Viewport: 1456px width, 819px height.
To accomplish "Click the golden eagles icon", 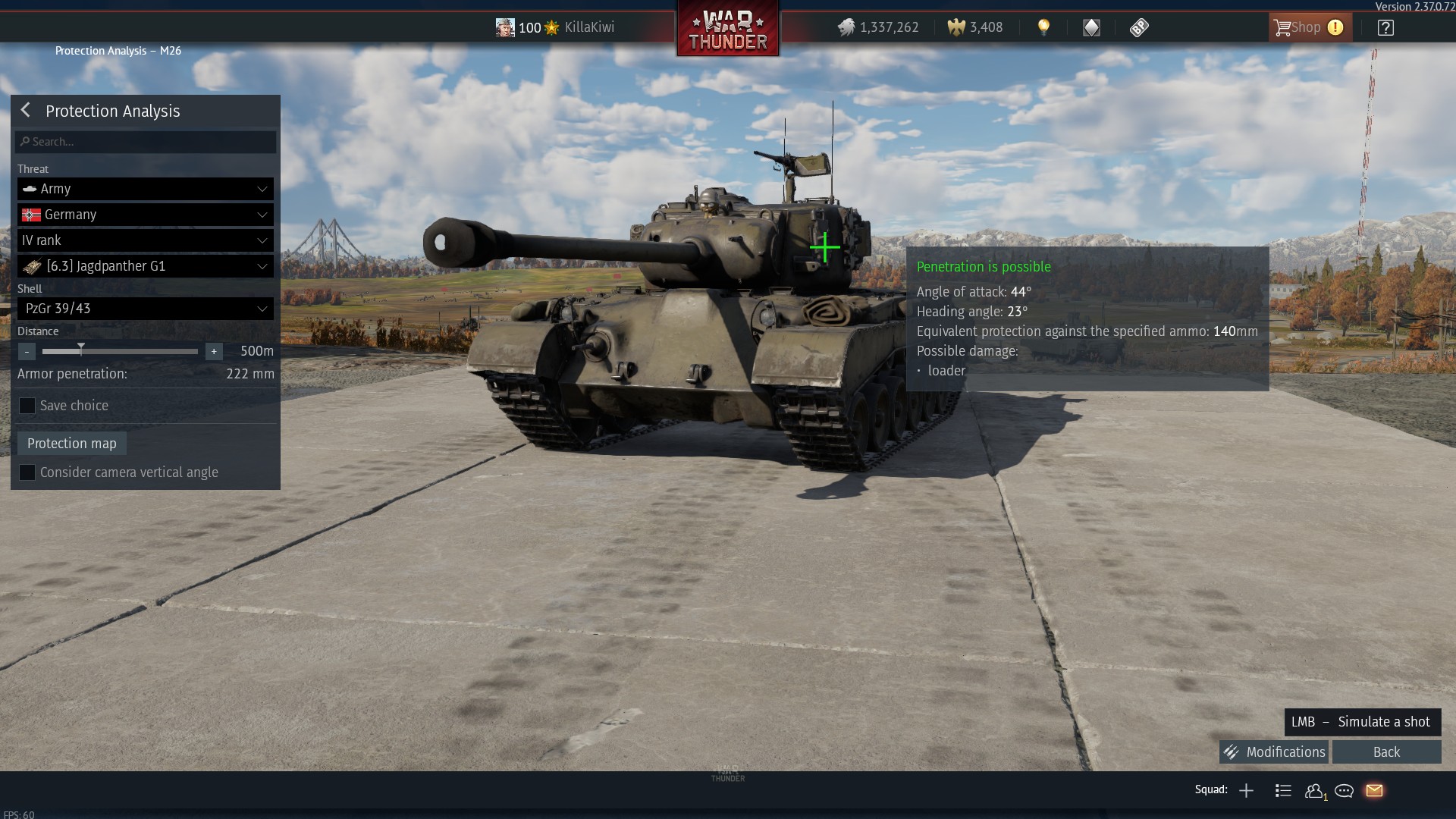I will click(954, 27).
